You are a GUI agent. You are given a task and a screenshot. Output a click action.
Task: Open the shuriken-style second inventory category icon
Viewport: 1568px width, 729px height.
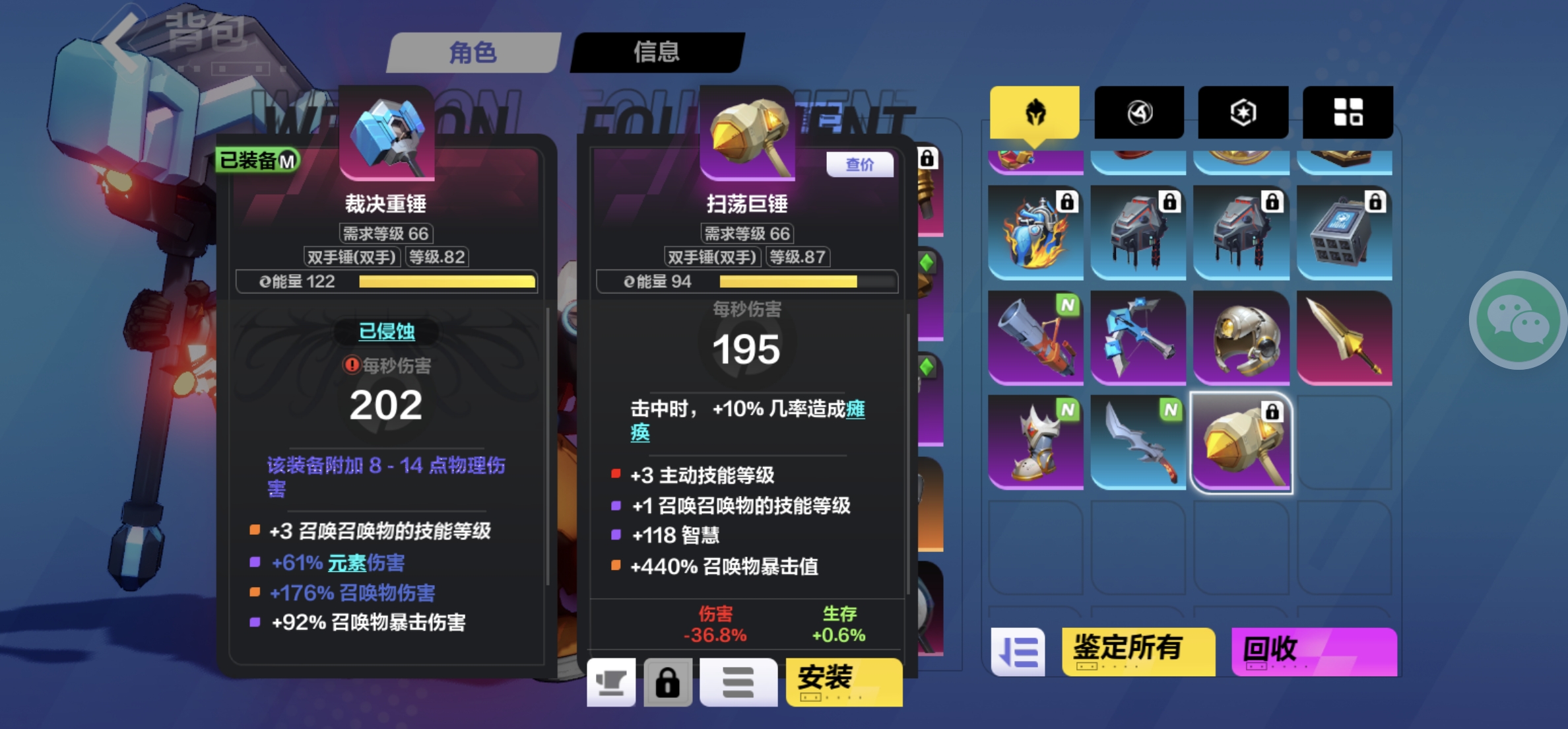tap(1140, 112)
